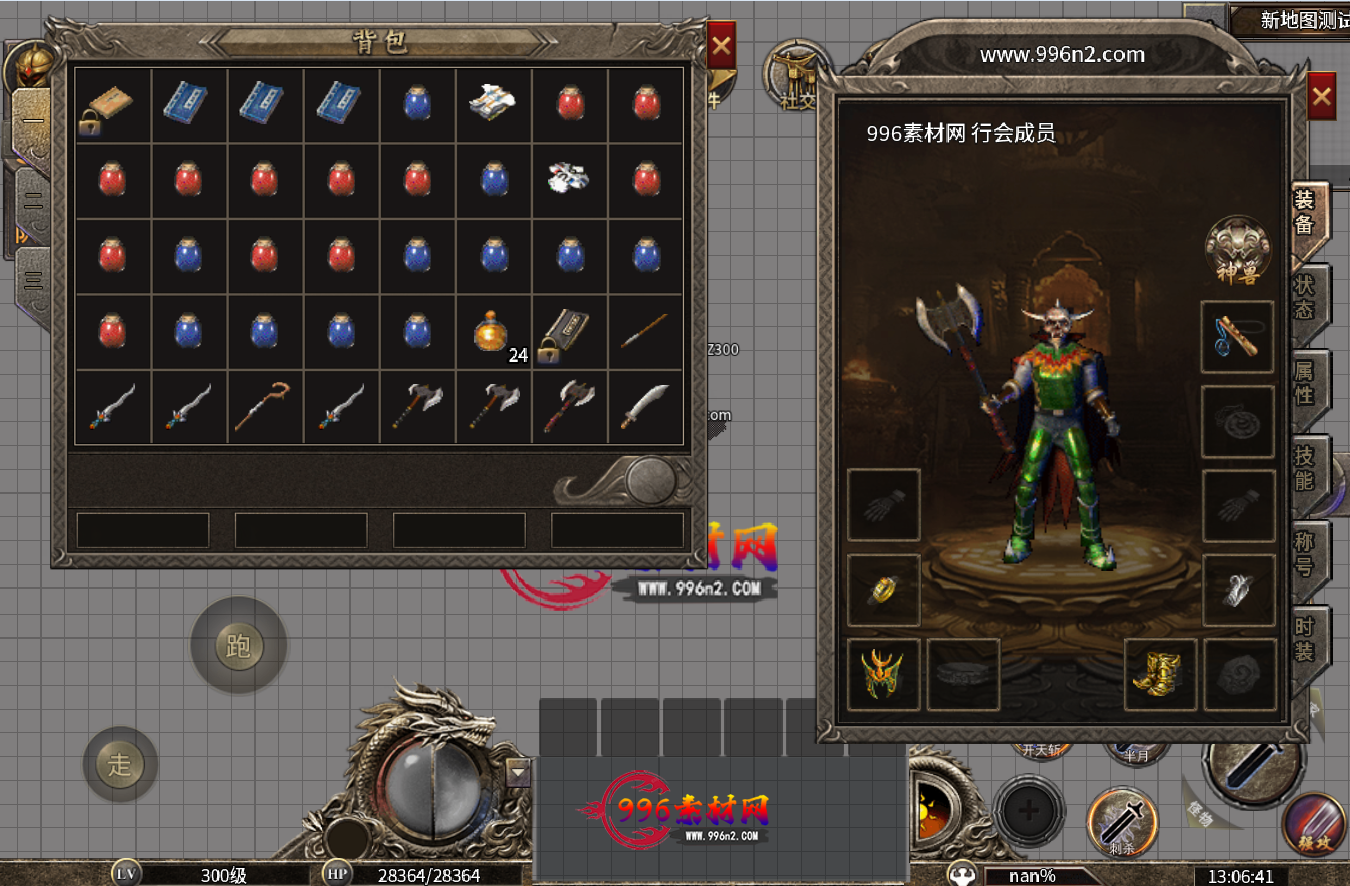Use the 强攻 forced attack button
This screenshot has width=1350, height=886.
click(1314, 822)
